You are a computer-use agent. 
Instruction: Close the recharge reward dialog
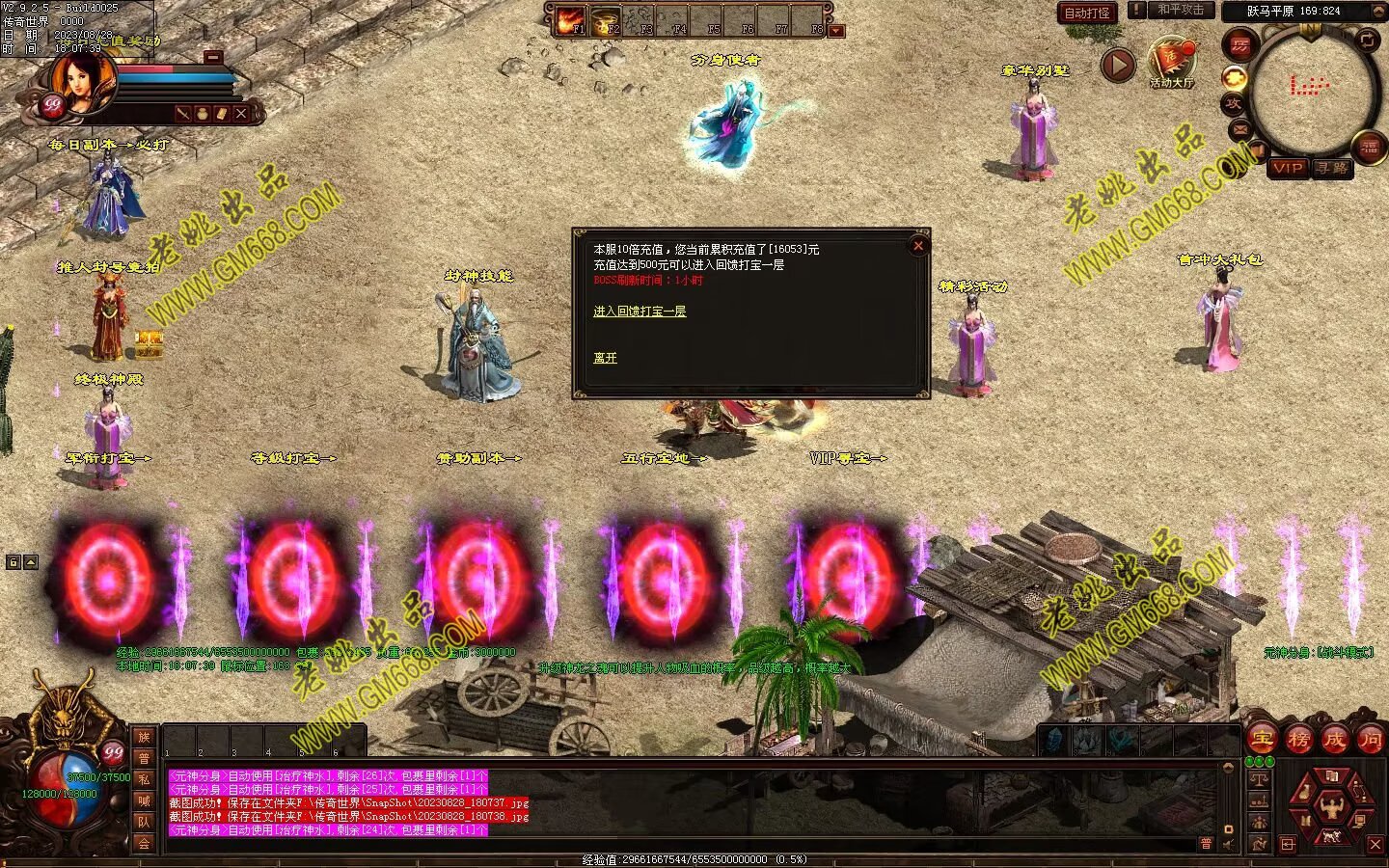point(918,246)
